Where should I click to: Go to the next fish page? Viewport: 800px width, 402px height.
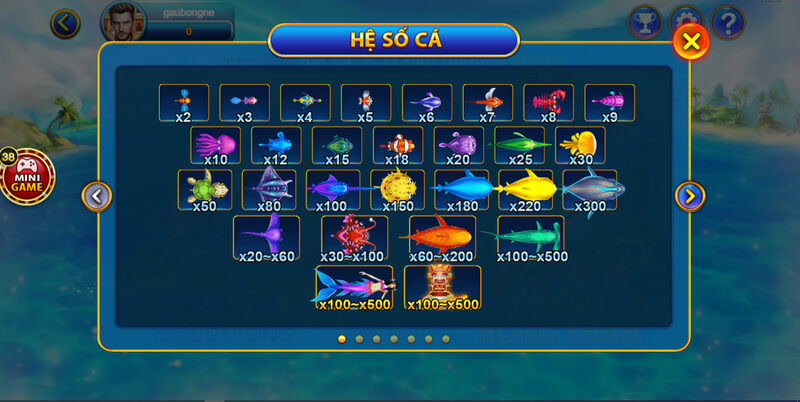tap(690, 196)
